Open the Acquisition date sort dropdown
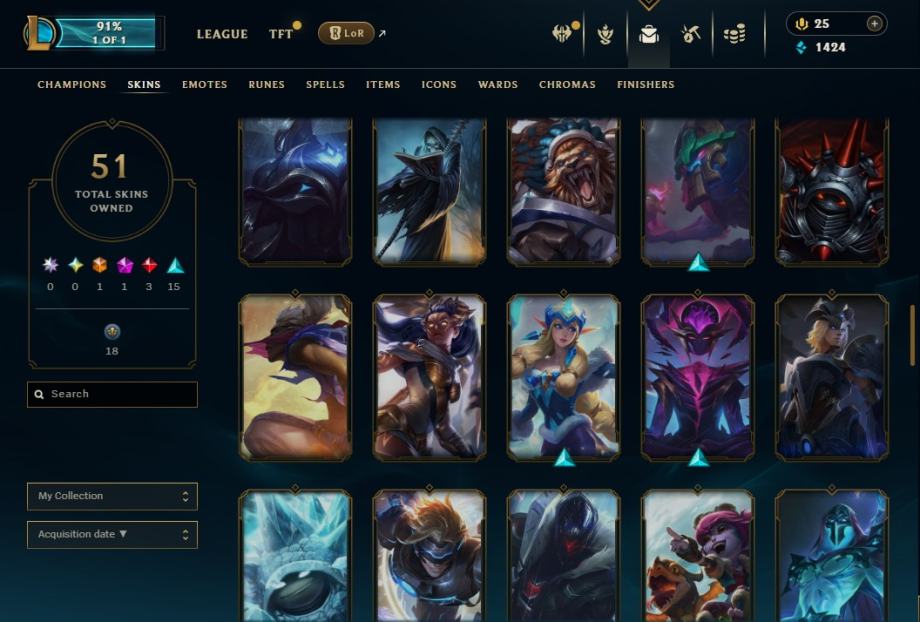The height and width of the screenshot is (622, 920). coord(112,535)
